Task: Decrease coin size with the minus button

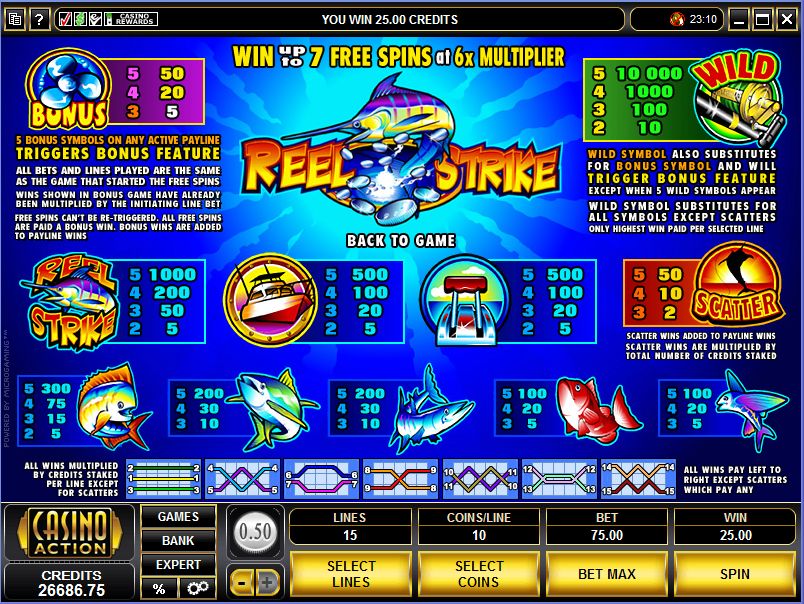Action: click(x=241, y=580)
